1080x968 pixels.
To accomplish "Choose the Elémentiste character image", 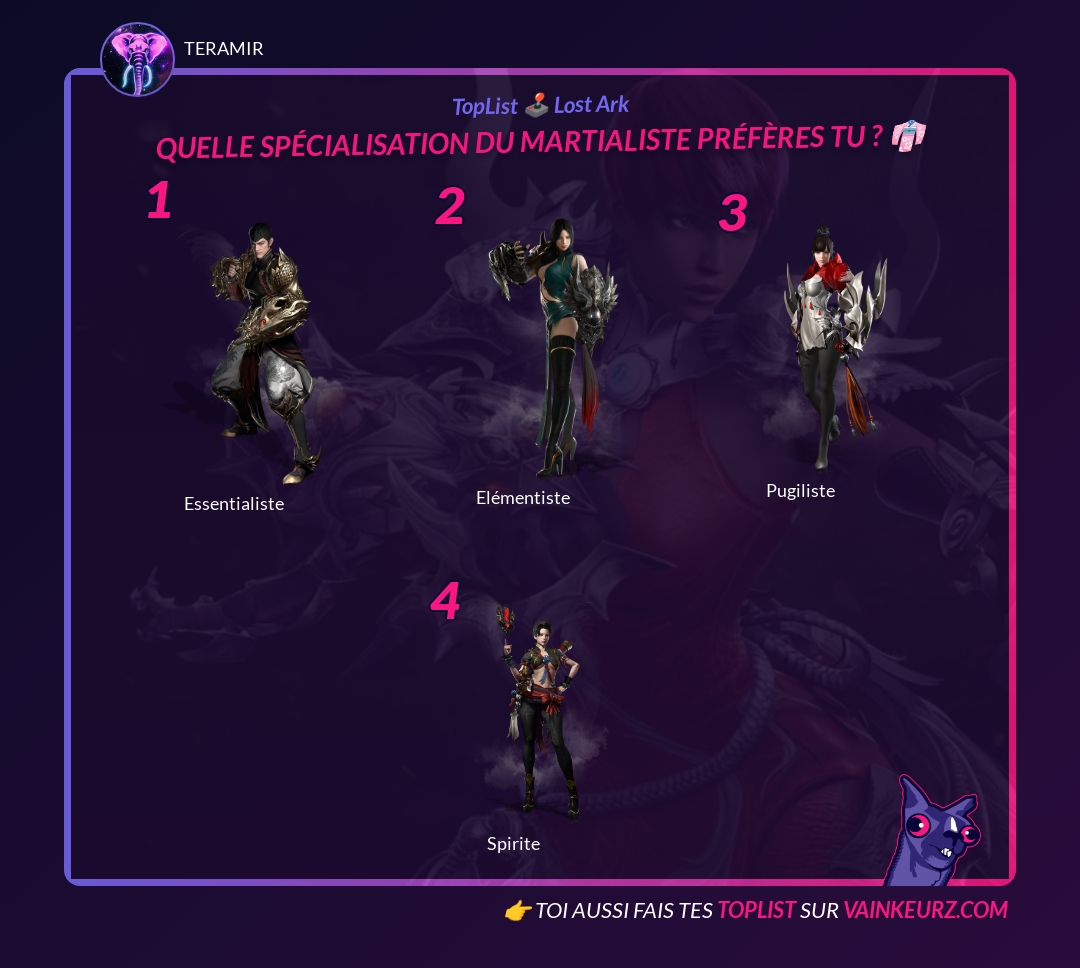I will [x=551, y=345].
